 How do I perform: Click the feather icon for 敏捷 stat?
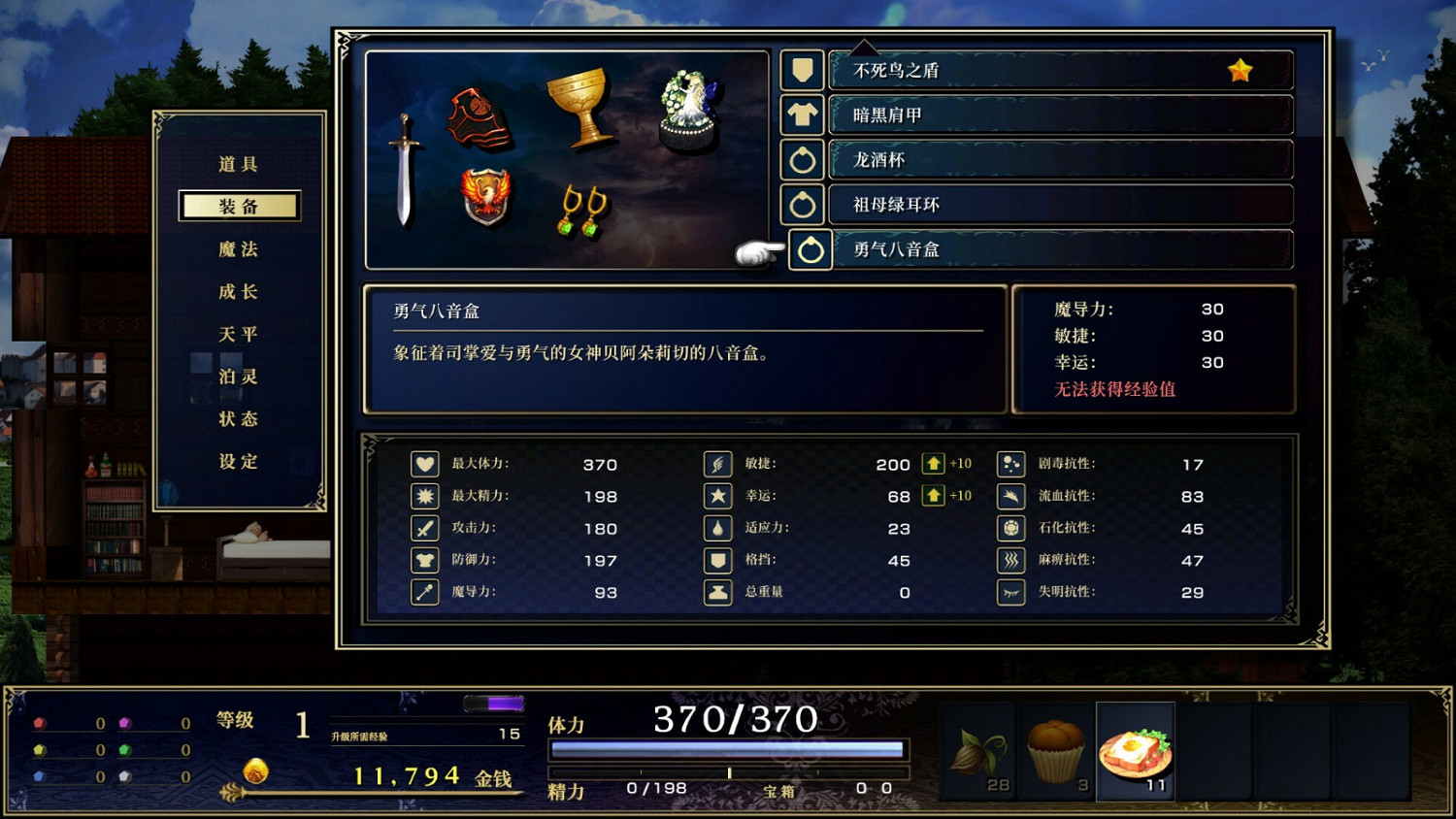[717, 464]
